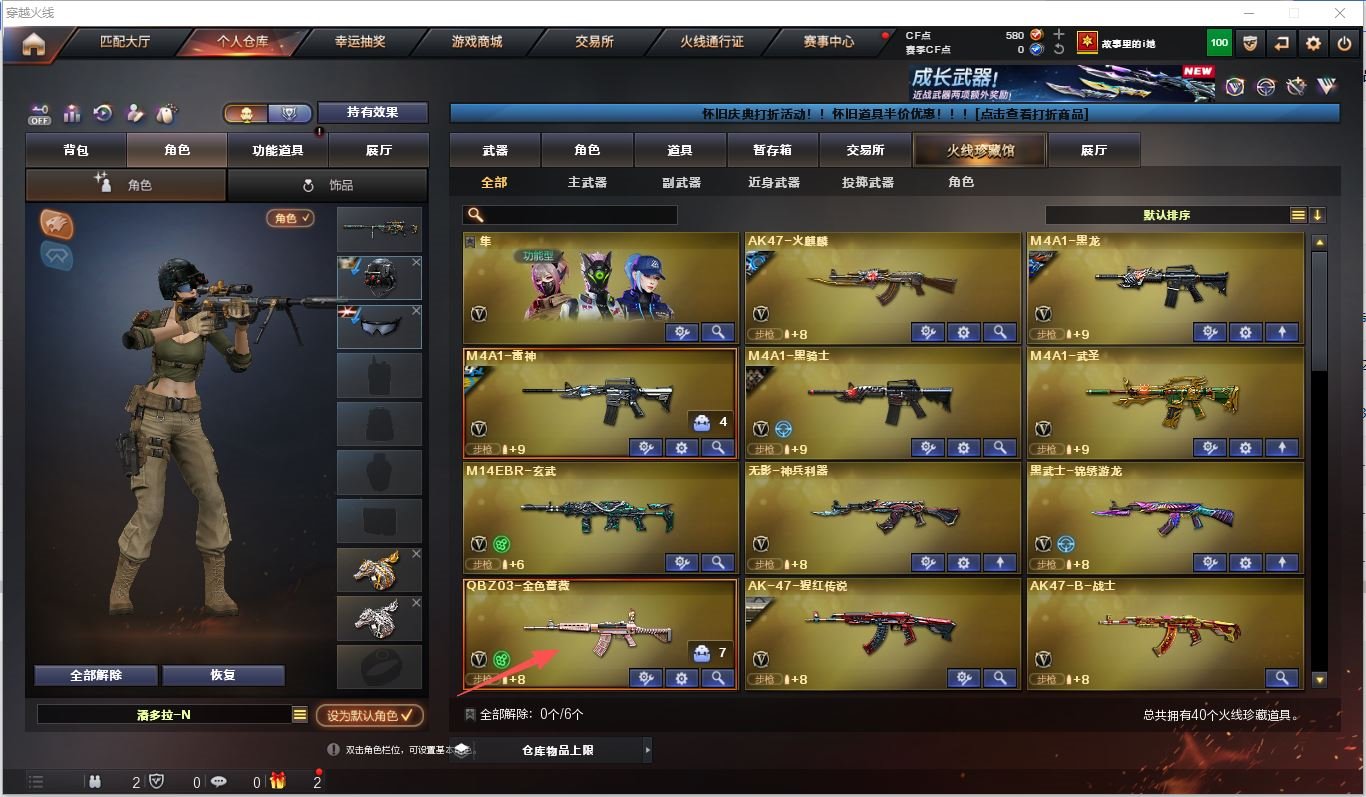Click 设为默认角色 button
This screenshot has height=797, width=1366.
370,715
